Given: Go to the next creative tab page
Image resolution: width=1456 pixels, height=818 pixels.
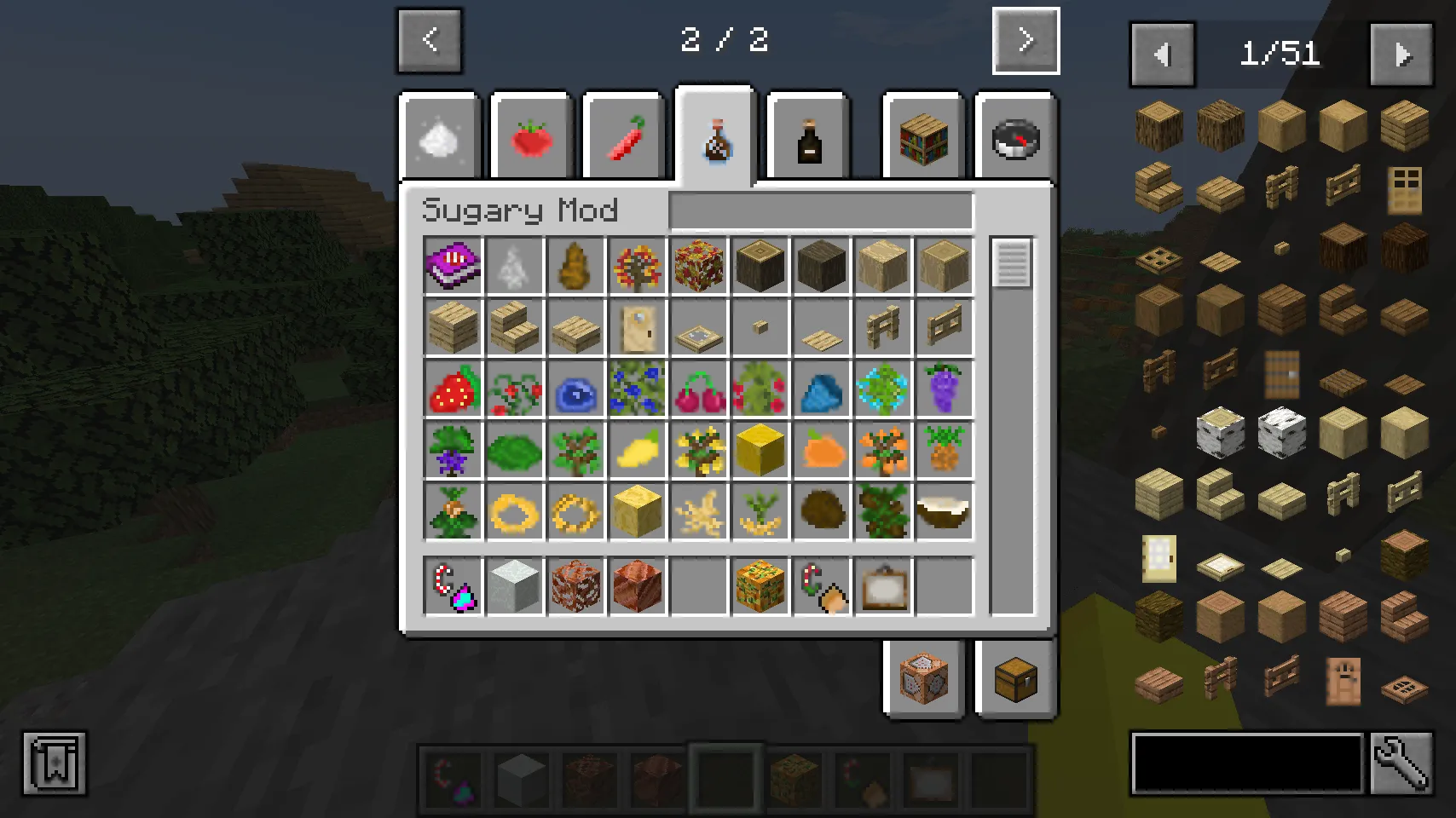Looking at the screenshot, I should (x=1025, y=41).
